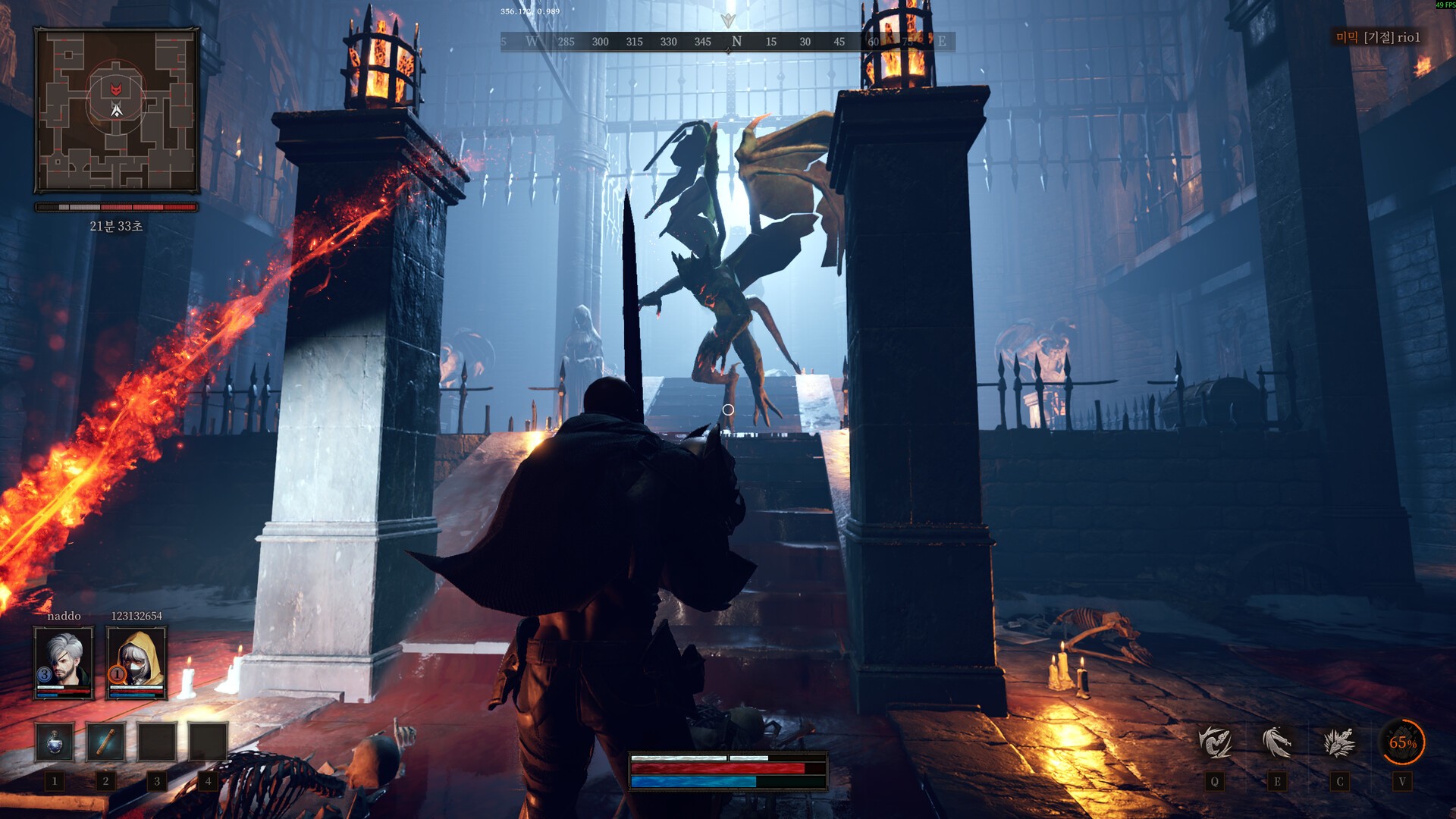Image resolution: width=1456 pixels, height=819 pixels.
Task: Click the 65% charging ultimate skill icon
Action: [x=1402, y=742]
